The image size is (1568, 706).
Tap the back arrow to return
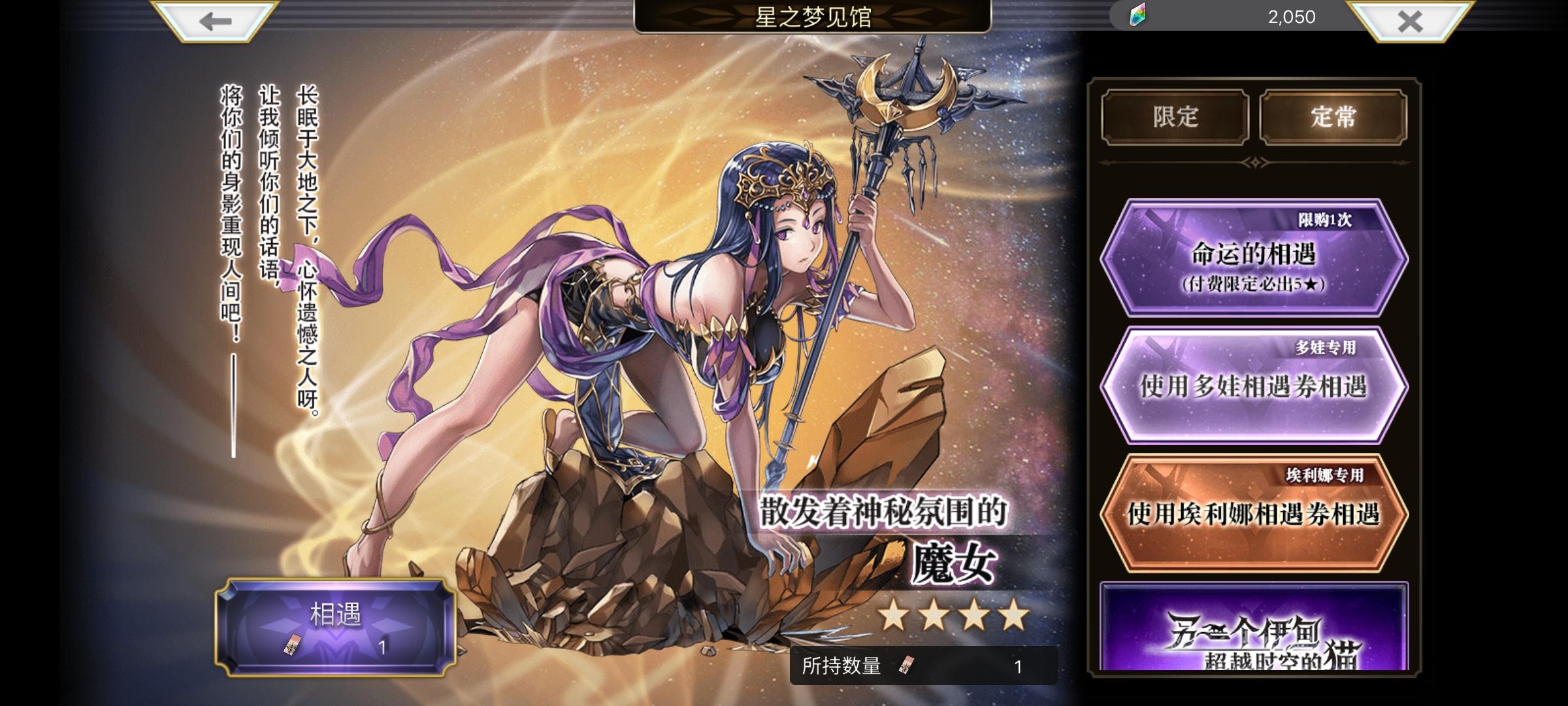[216, 22]
